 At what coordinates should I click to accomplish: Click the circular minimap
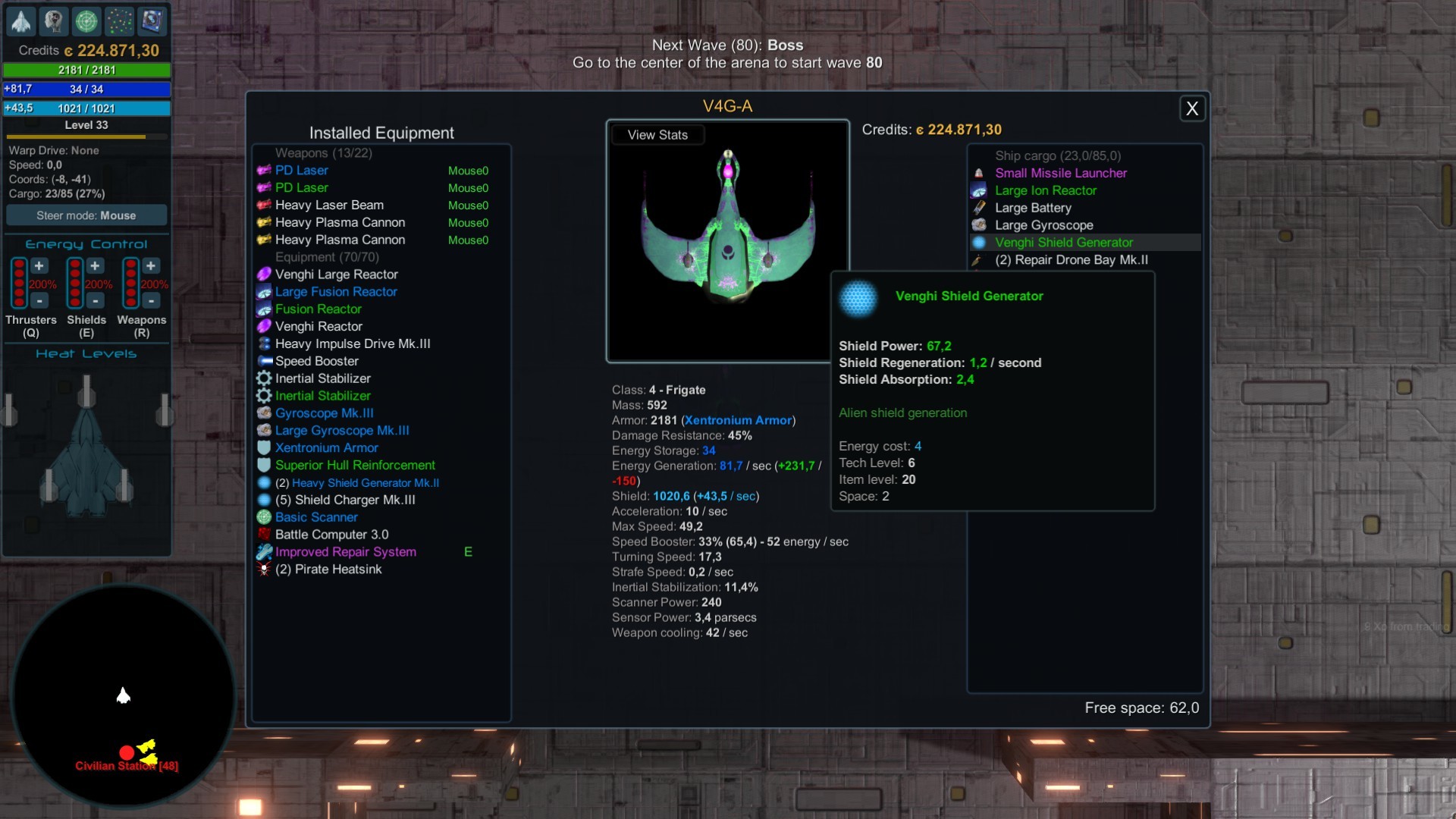tap(123, 695)
